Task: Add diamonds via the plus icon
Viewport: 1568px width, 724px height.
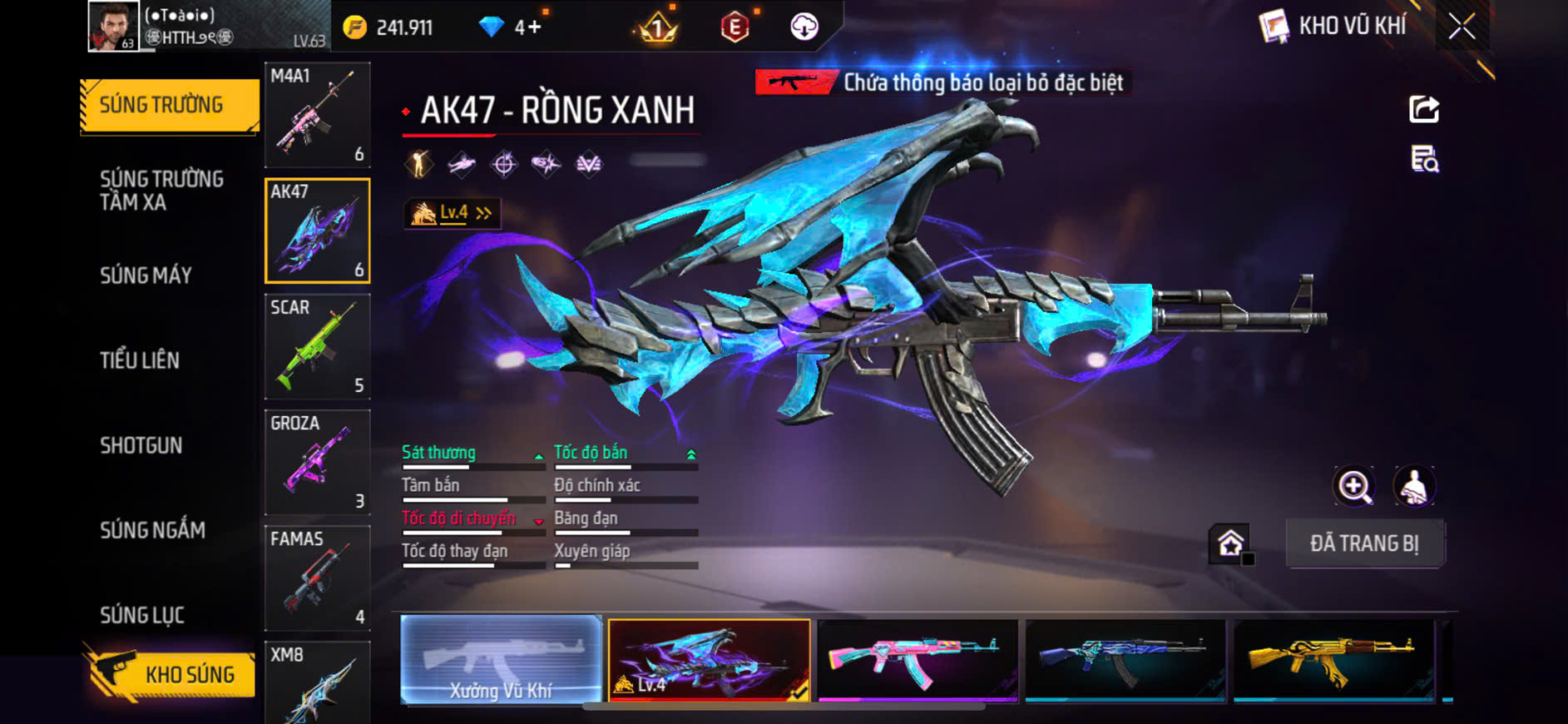Action: (x=533, y=27)
